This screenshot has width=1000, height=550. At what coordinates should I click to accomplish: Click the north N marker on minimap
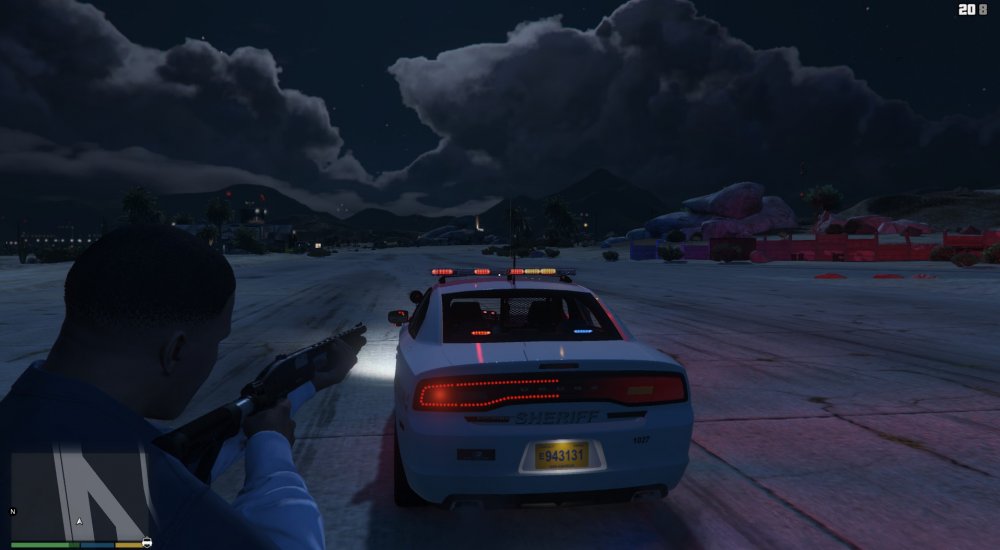13,512
